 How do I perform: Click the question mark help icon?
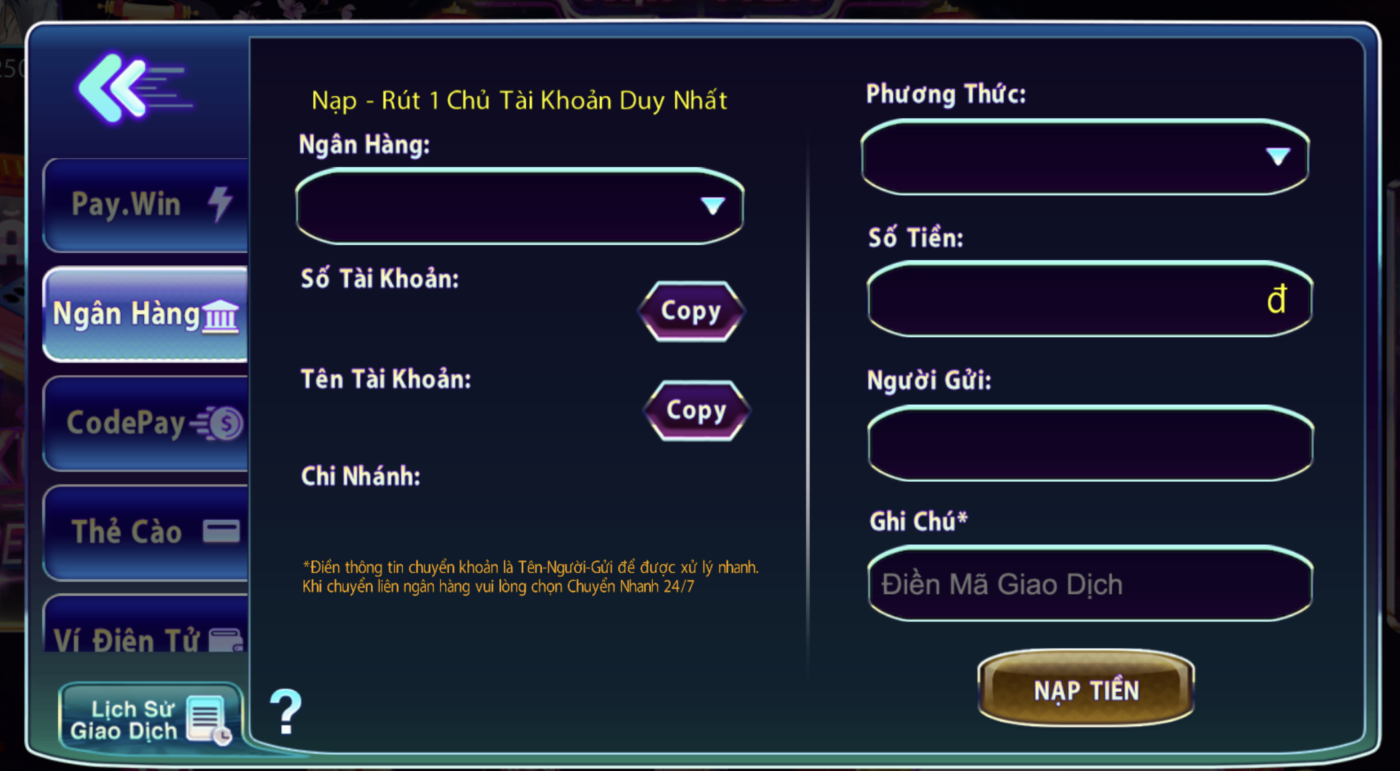[x=286, y=712]
